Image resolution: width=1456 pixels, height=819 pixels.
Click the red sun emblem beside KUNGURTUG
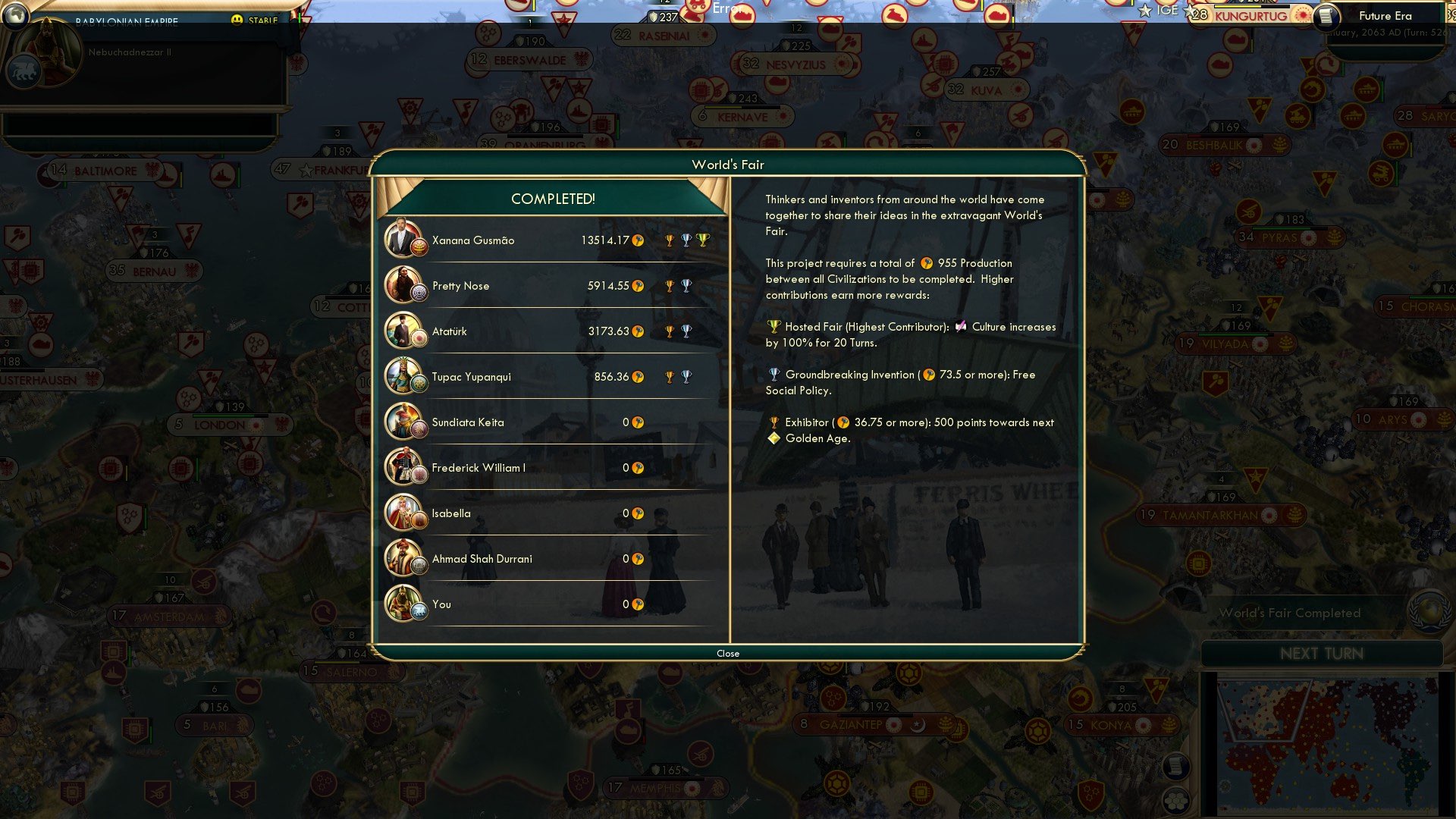pyautogui.click(x=1302, y=16)
